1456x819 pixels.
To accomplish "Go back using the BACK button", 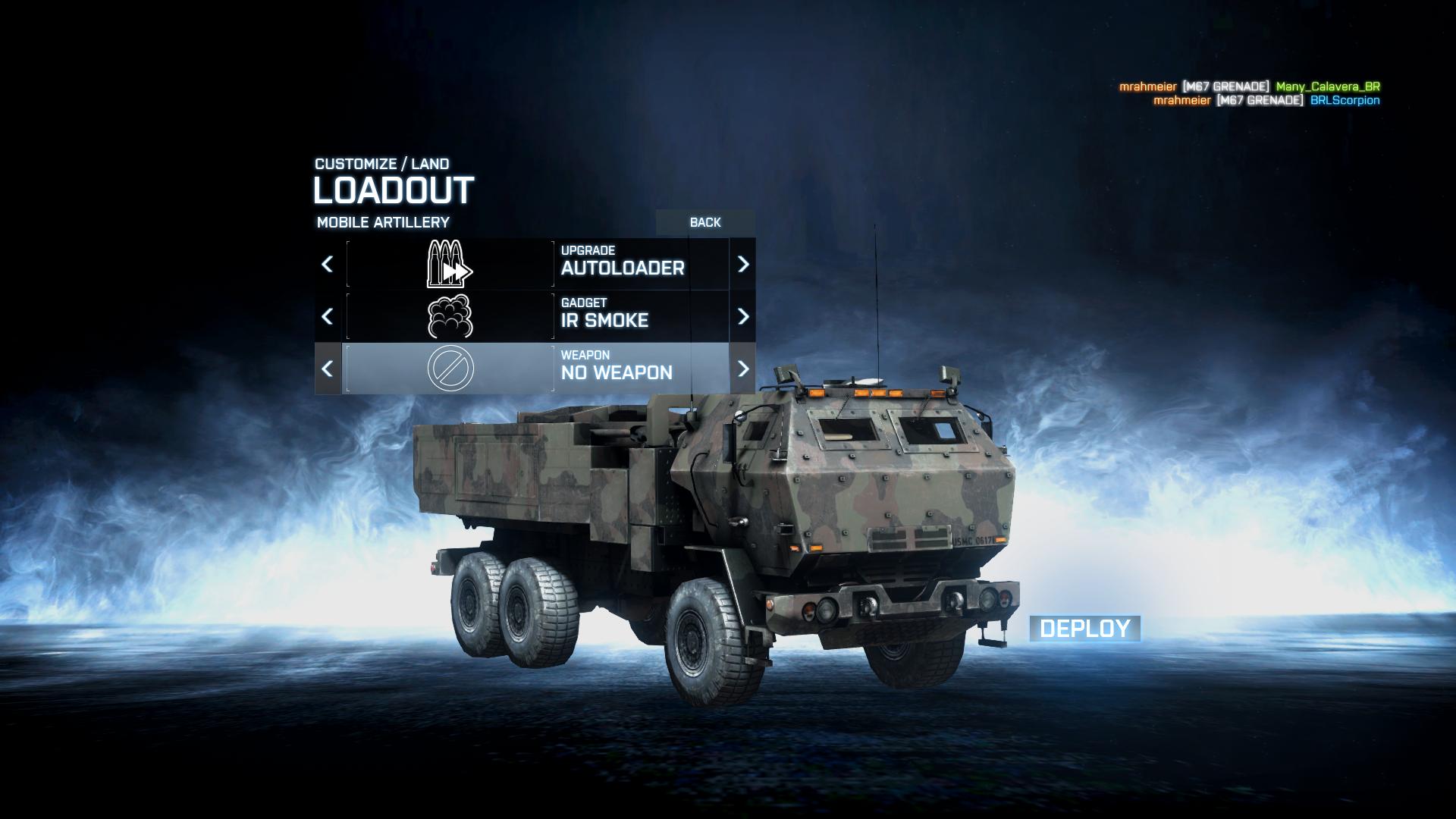I will (x=704, y=222).
